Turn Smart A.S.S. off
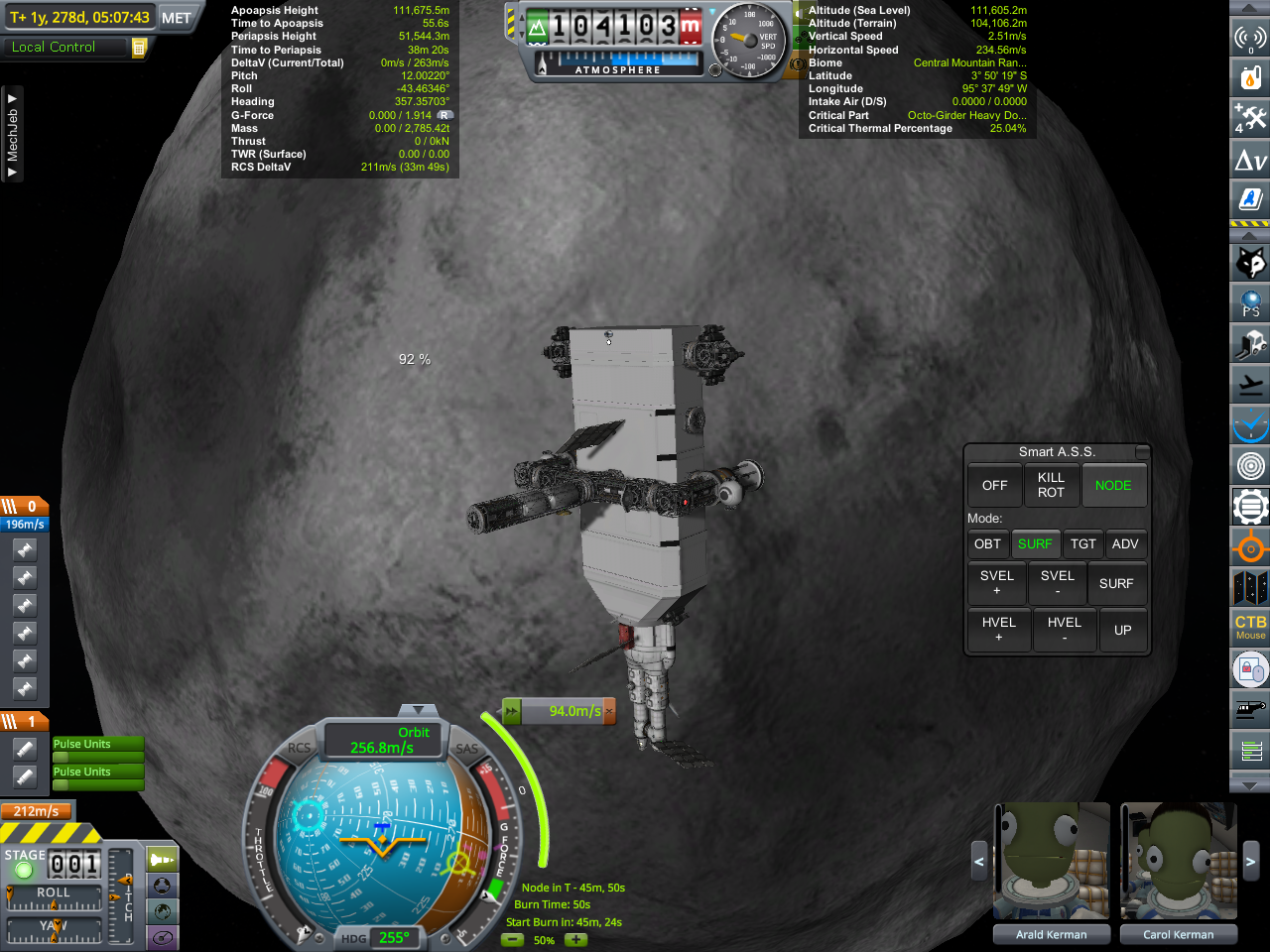Screen dimensions: 1270x952 pos(994,486)
